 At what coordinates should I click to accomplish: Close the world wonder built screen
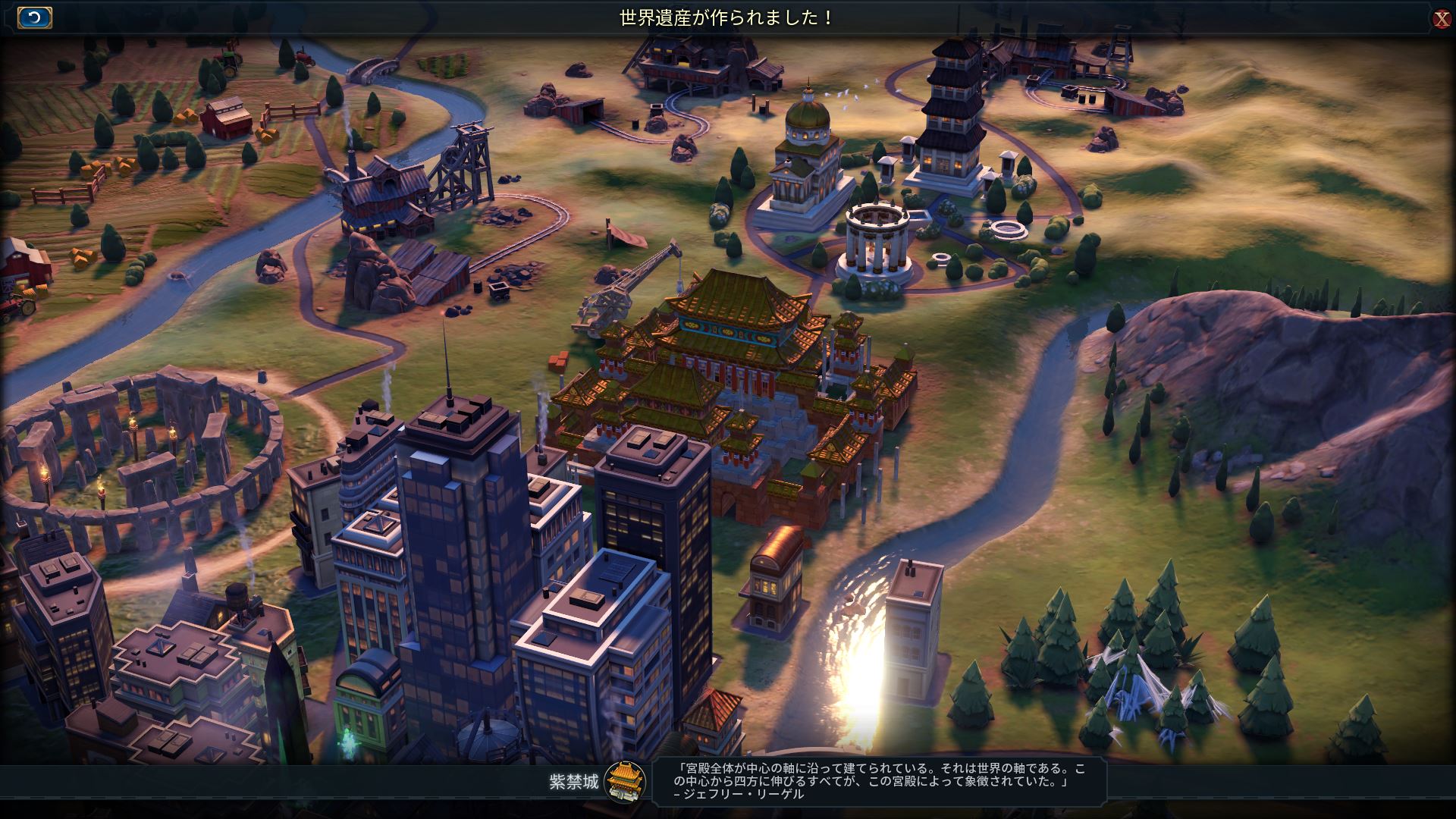(x=1442, y=19)
